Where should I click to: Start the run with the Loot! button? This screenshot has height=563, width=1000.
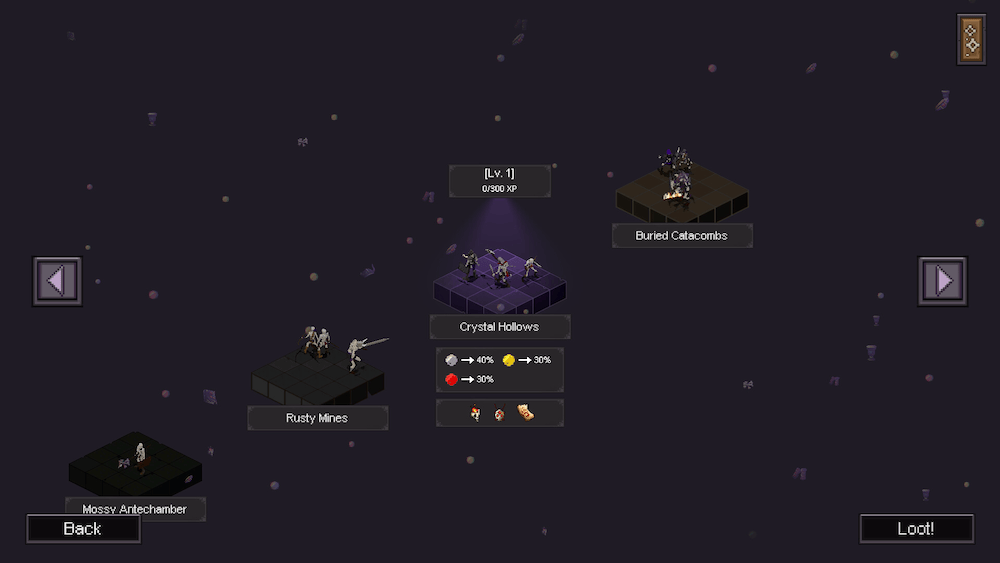coord(916,528)
